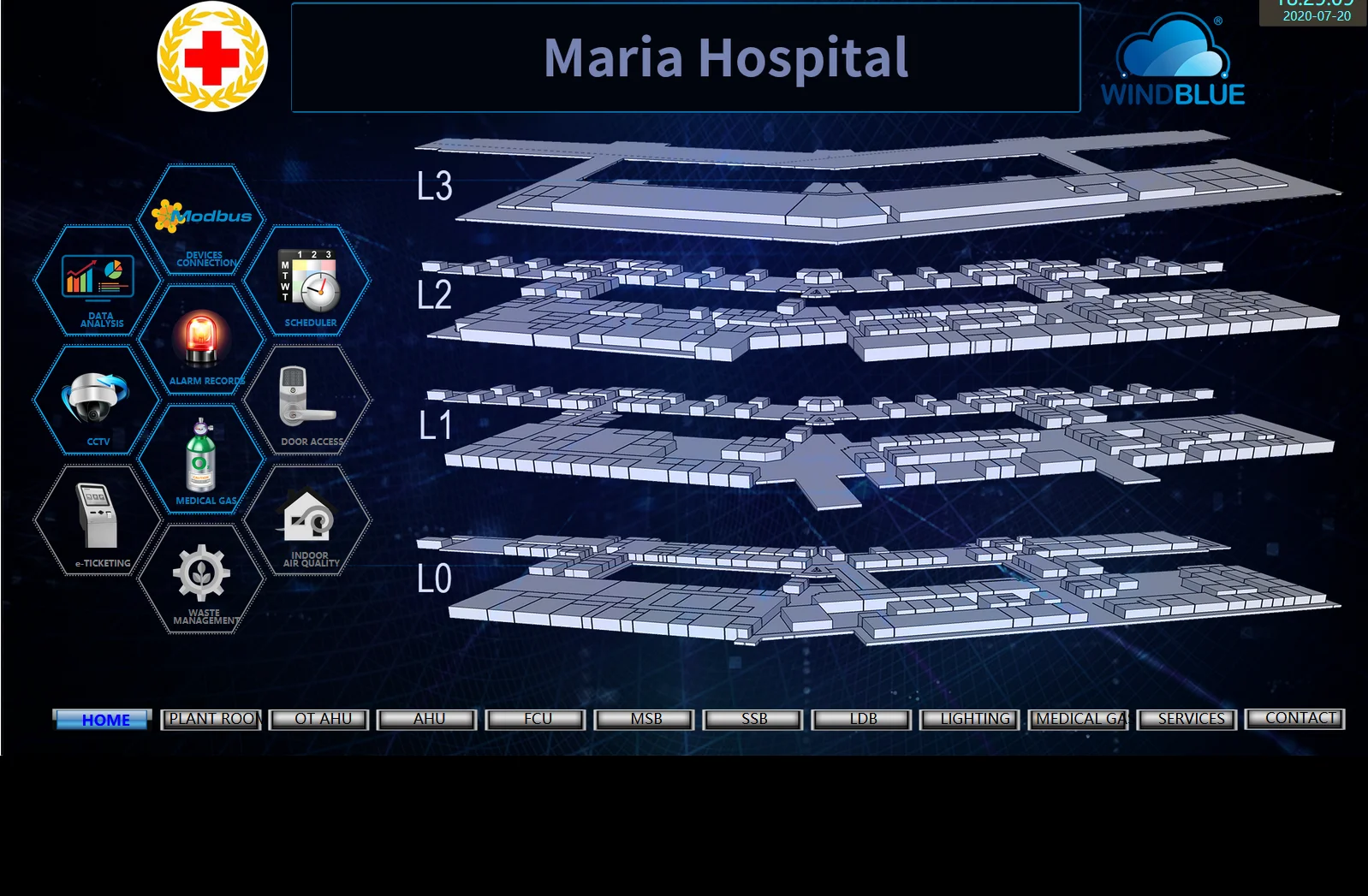Viewport: 1368px width, 896px height.
Task: Go to the HOME tab
Action: pos(104,720)
